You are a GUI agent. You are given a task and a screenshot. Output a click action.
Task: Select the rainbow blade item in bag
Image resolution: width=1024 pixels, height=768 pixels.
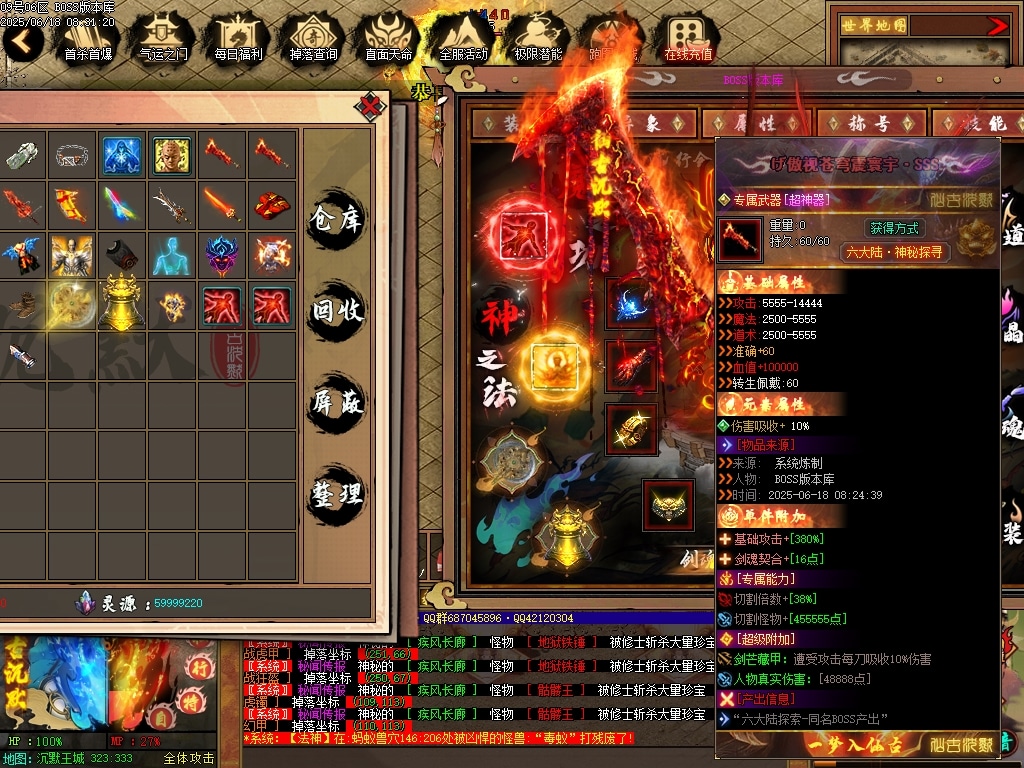click(x=122, y=204)
